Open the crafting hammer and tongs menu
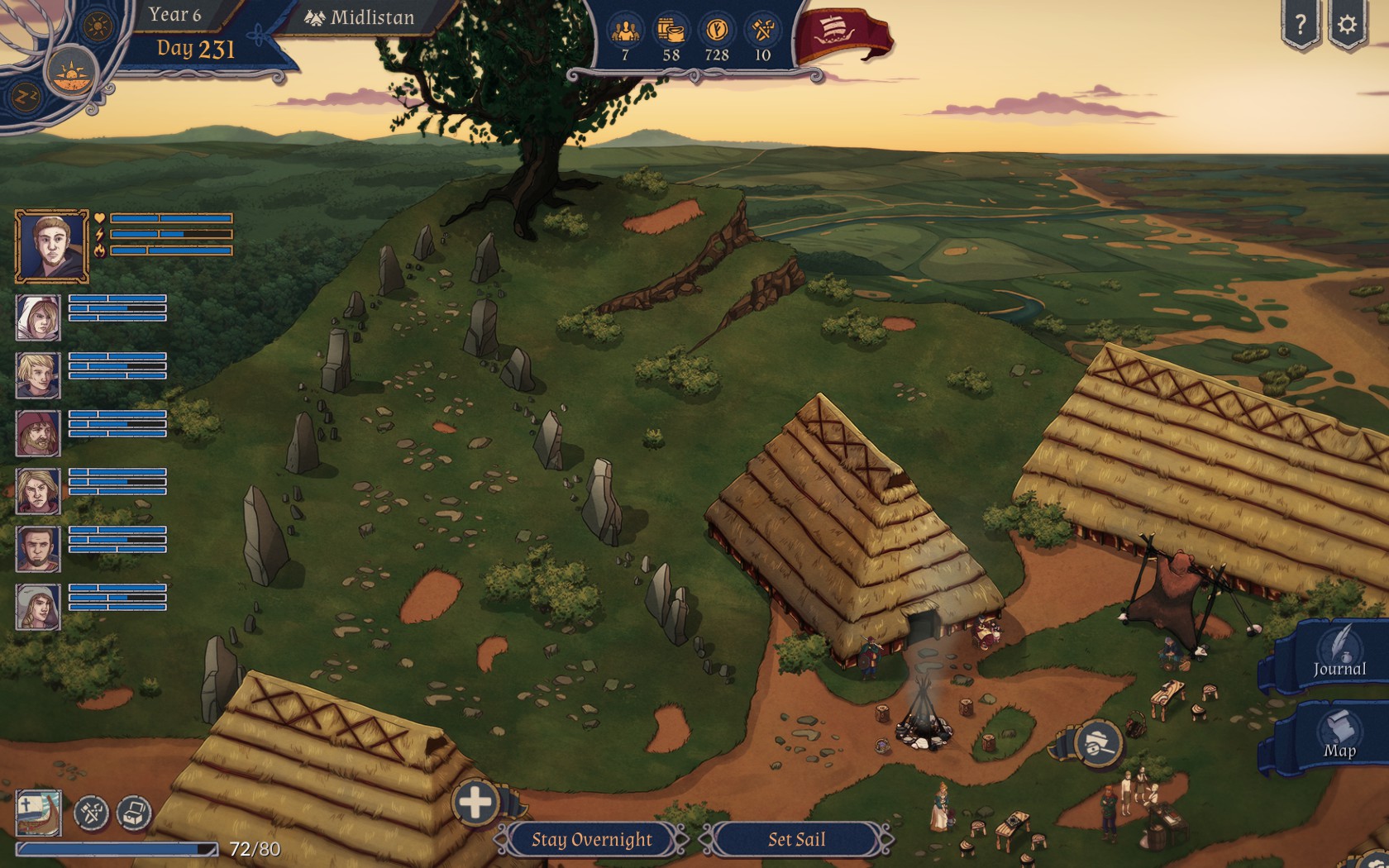This screenshot has height=868, width=1389. tap(92, 813)
